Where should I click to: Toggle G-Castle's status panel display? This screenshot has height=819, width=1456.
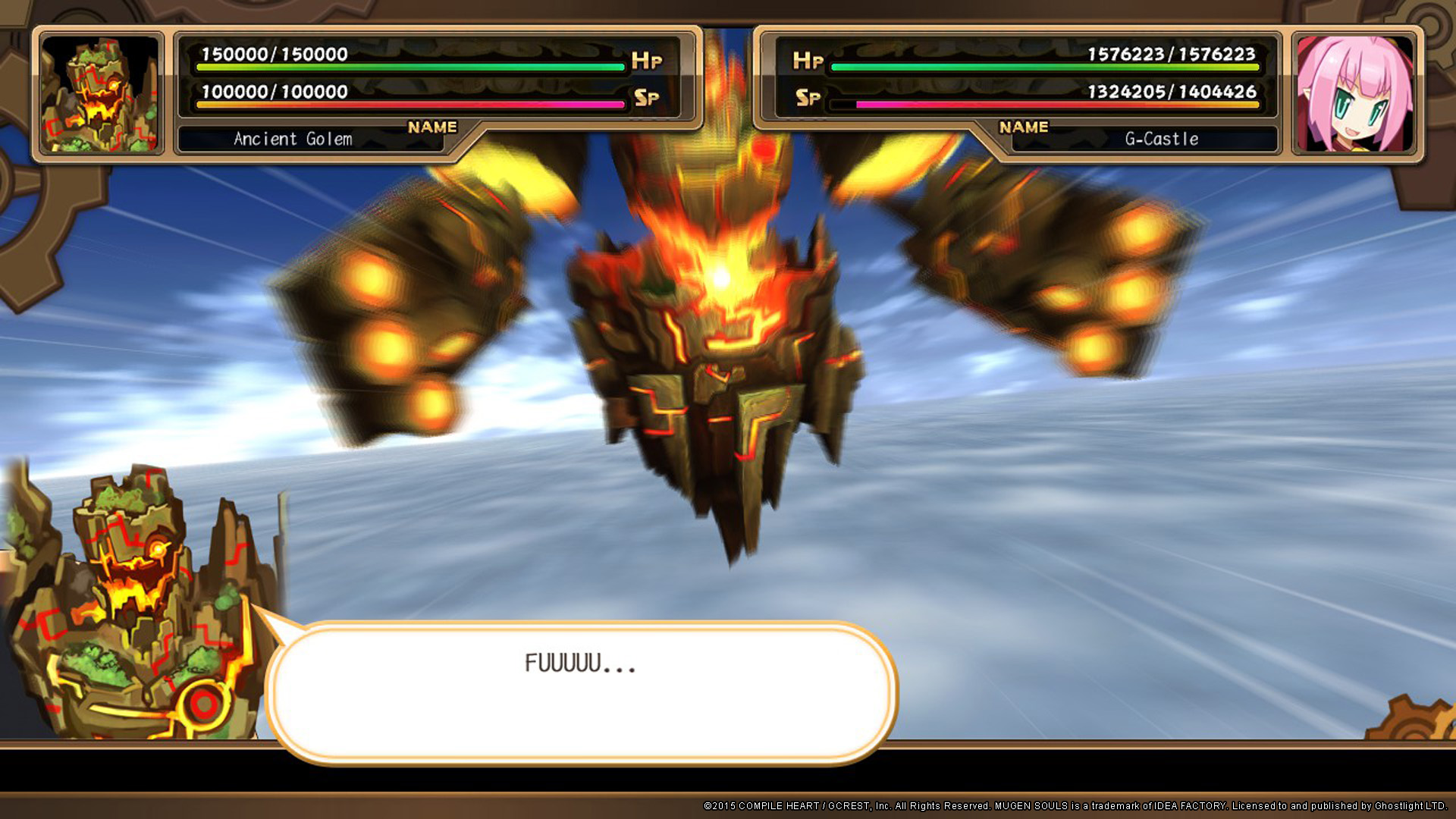pyautogui.click(x=1016, y=76)
